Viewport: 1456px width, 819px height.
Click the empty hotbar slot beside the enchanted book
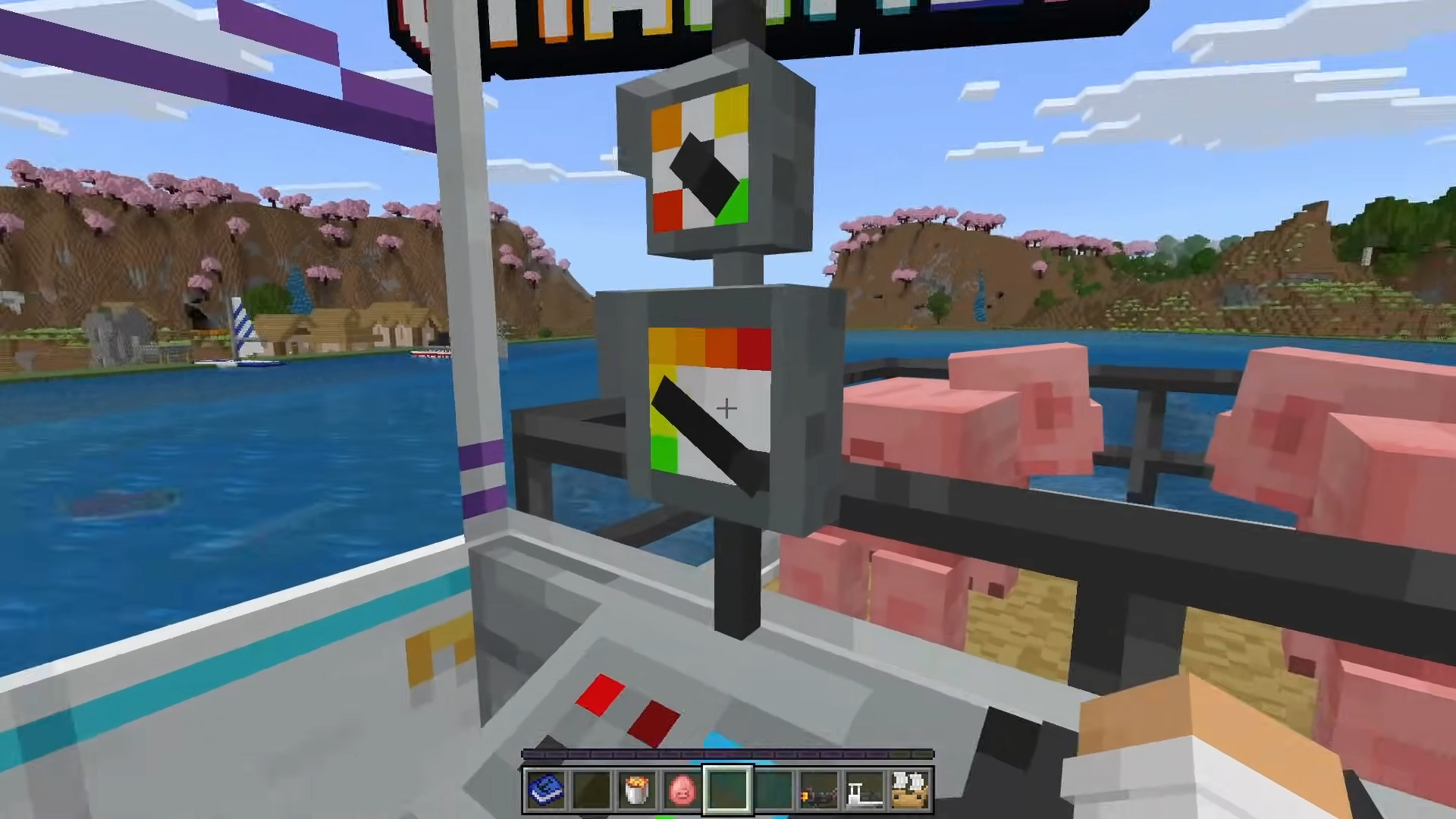[x=591, y=790]
